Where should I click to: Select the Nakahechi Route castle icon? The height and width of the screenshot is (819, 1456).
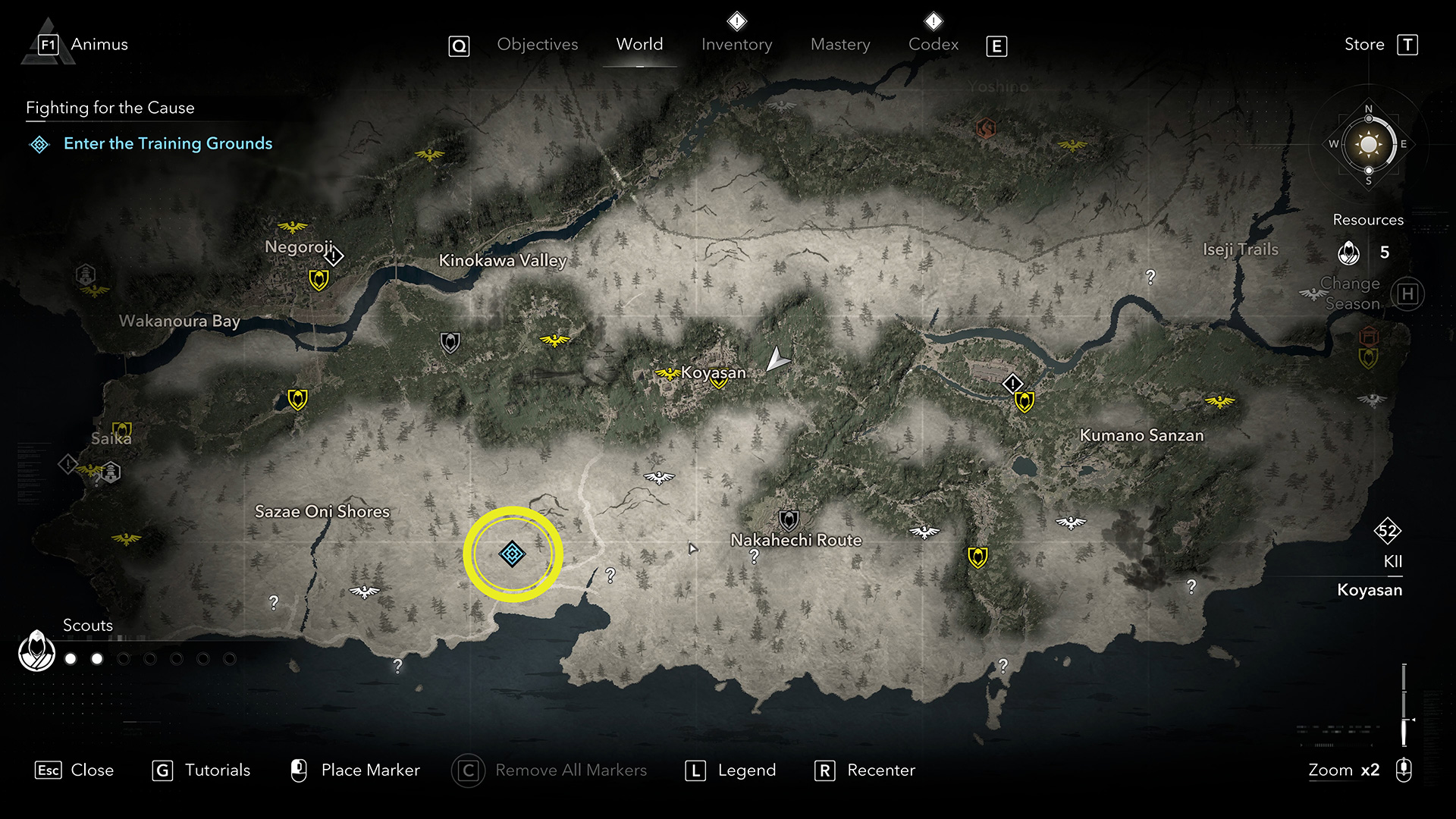[789, 520]
